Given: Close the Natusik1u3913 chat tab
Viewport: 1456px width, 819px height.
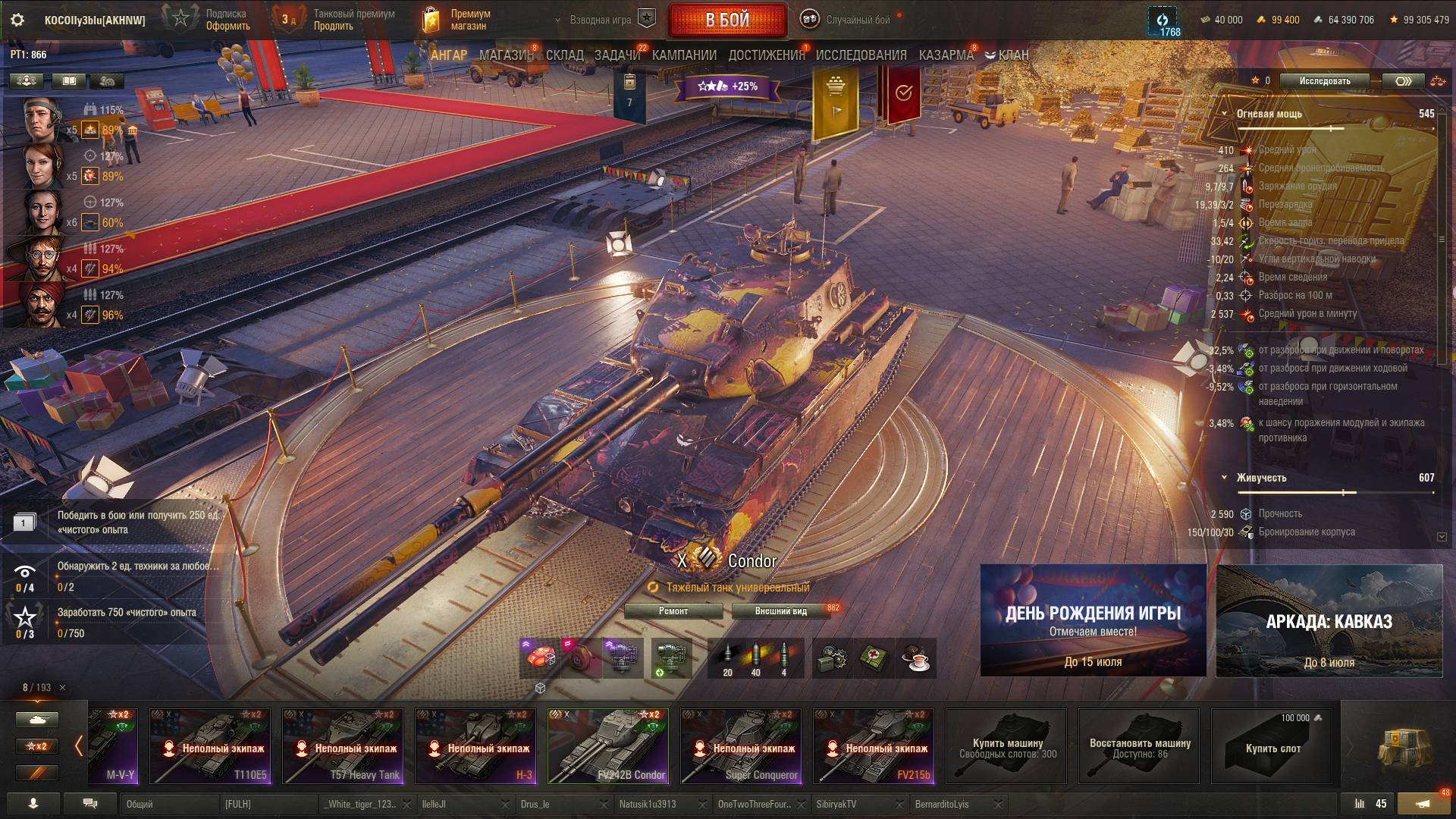Looking at the screenshot, I should [703, 804].
